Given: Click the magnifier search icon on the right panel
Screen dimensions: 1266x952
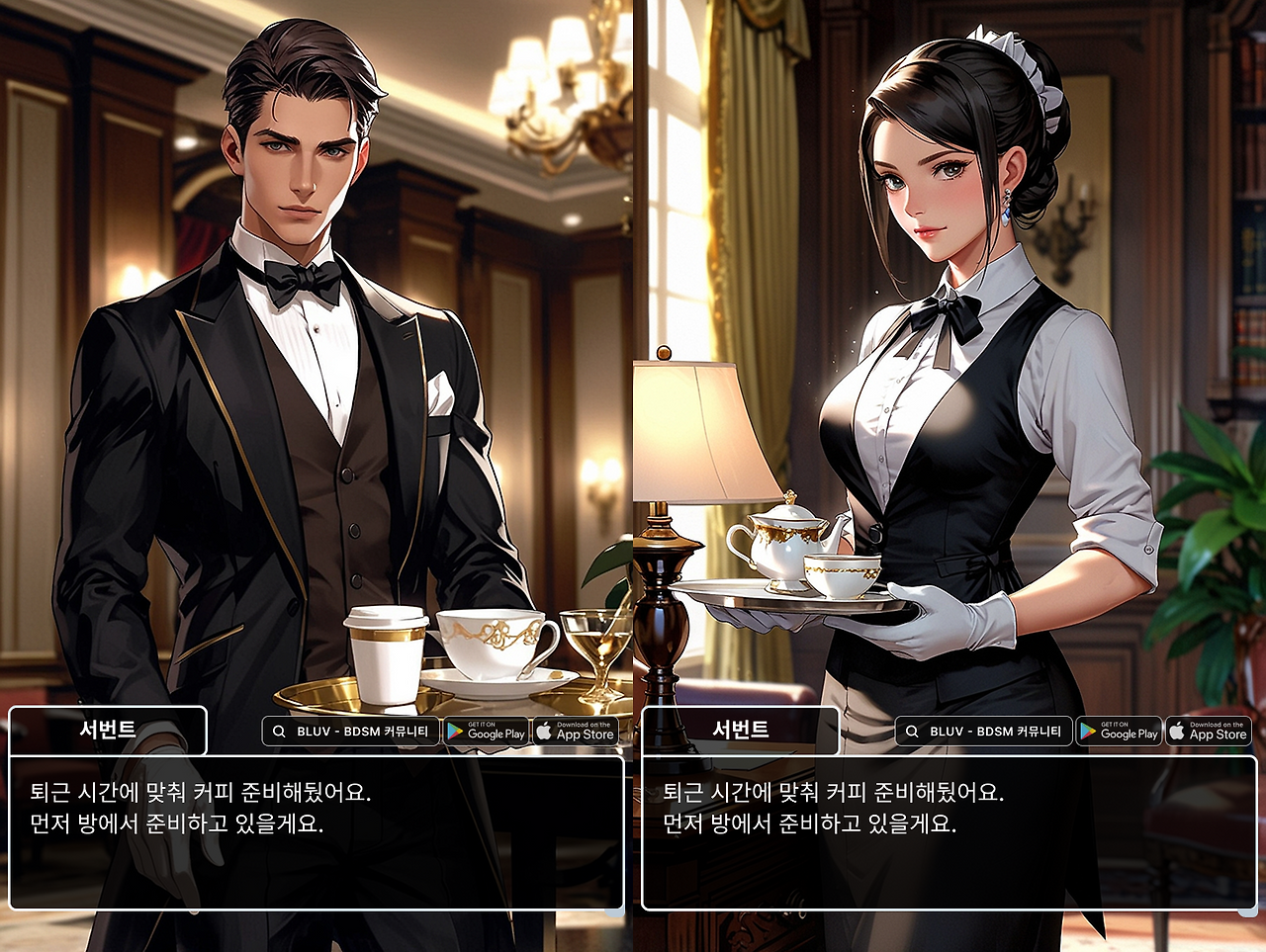Looking at the screenshot, I should [912, 732].
